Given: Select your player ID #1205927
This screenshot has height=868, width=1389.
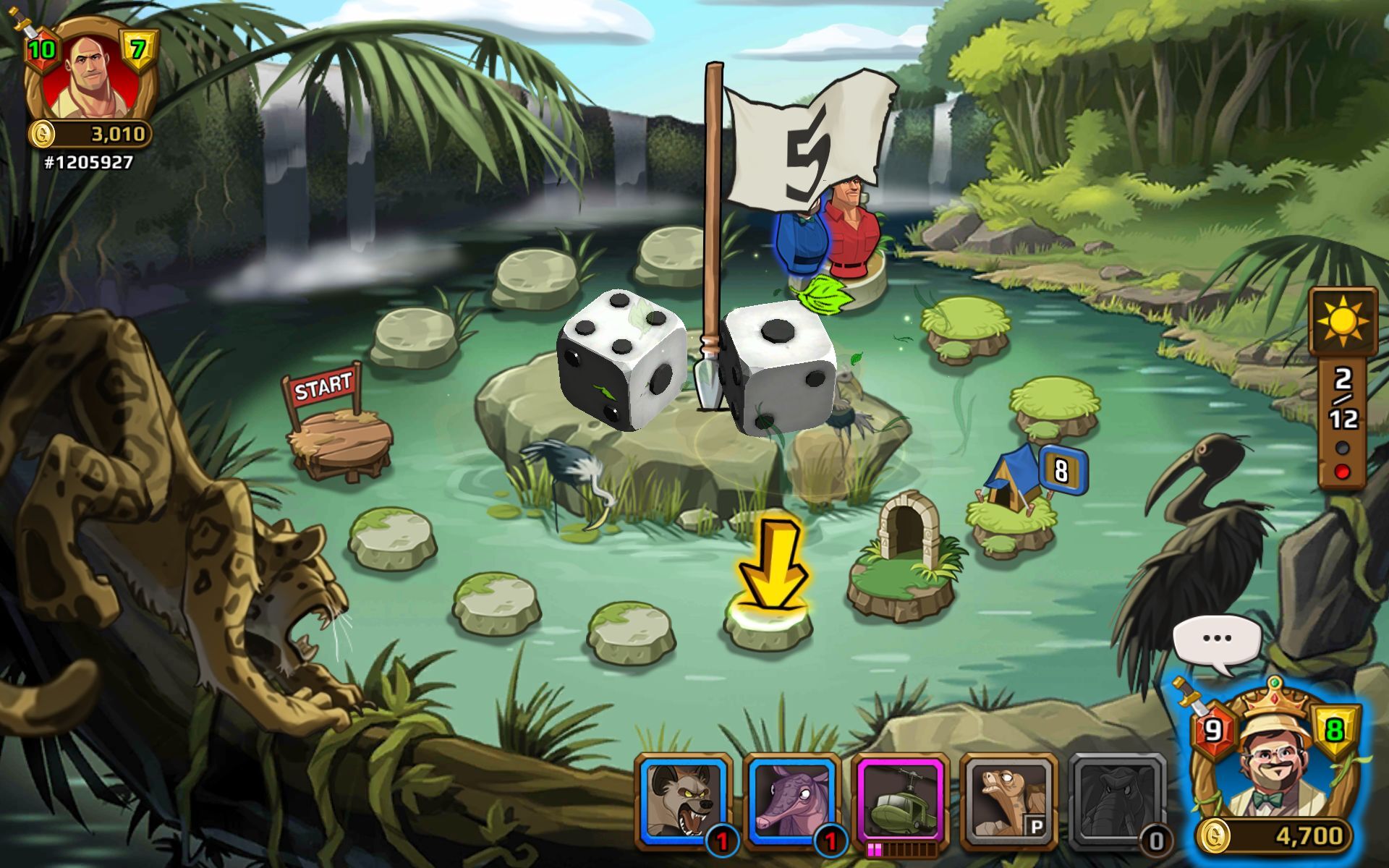Looking at the screenshot, I should tap(87, 162).
